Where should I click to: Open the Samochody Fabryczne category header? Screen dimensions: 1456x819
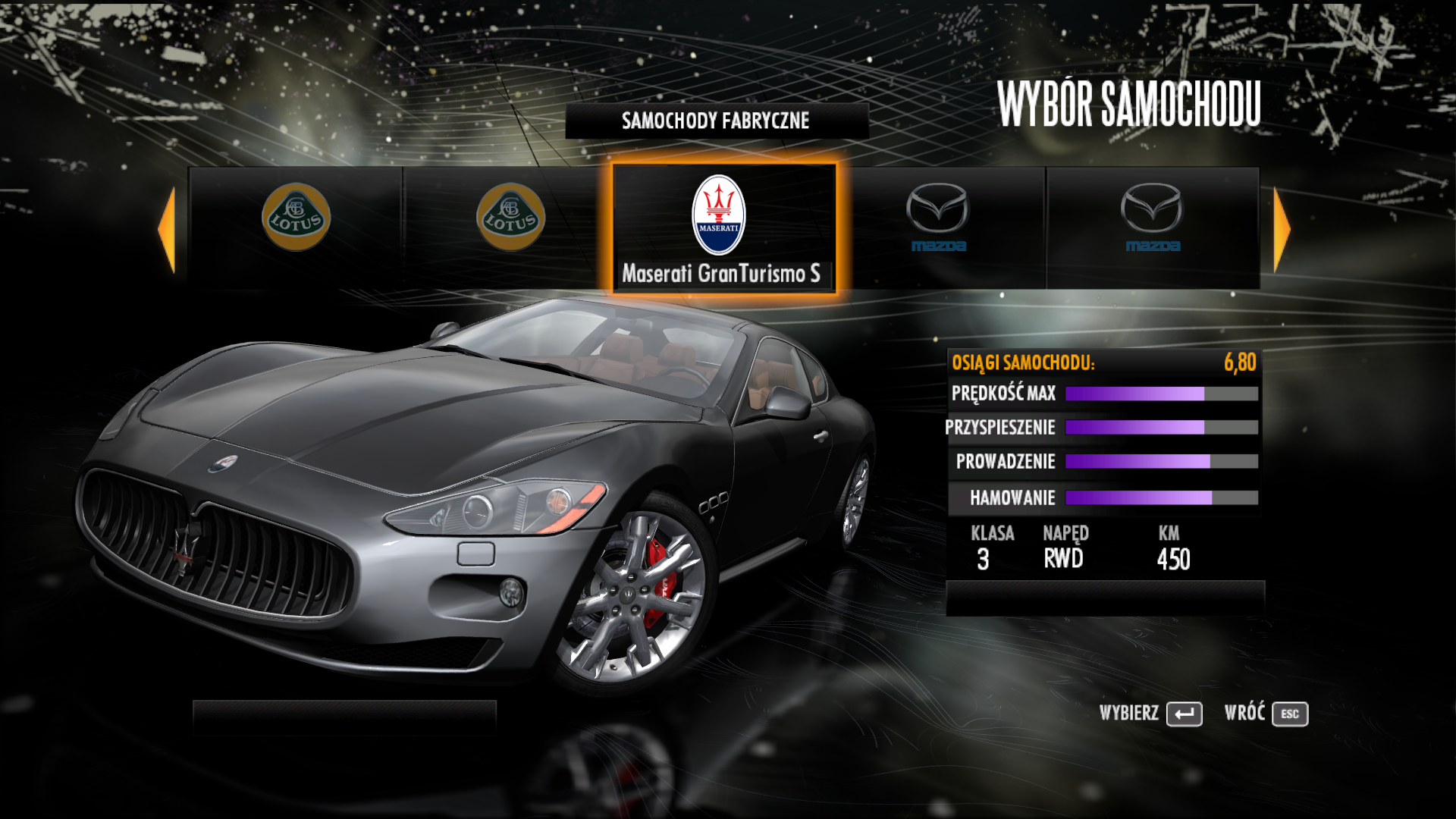pyautogui.click(x=716, y=121)
